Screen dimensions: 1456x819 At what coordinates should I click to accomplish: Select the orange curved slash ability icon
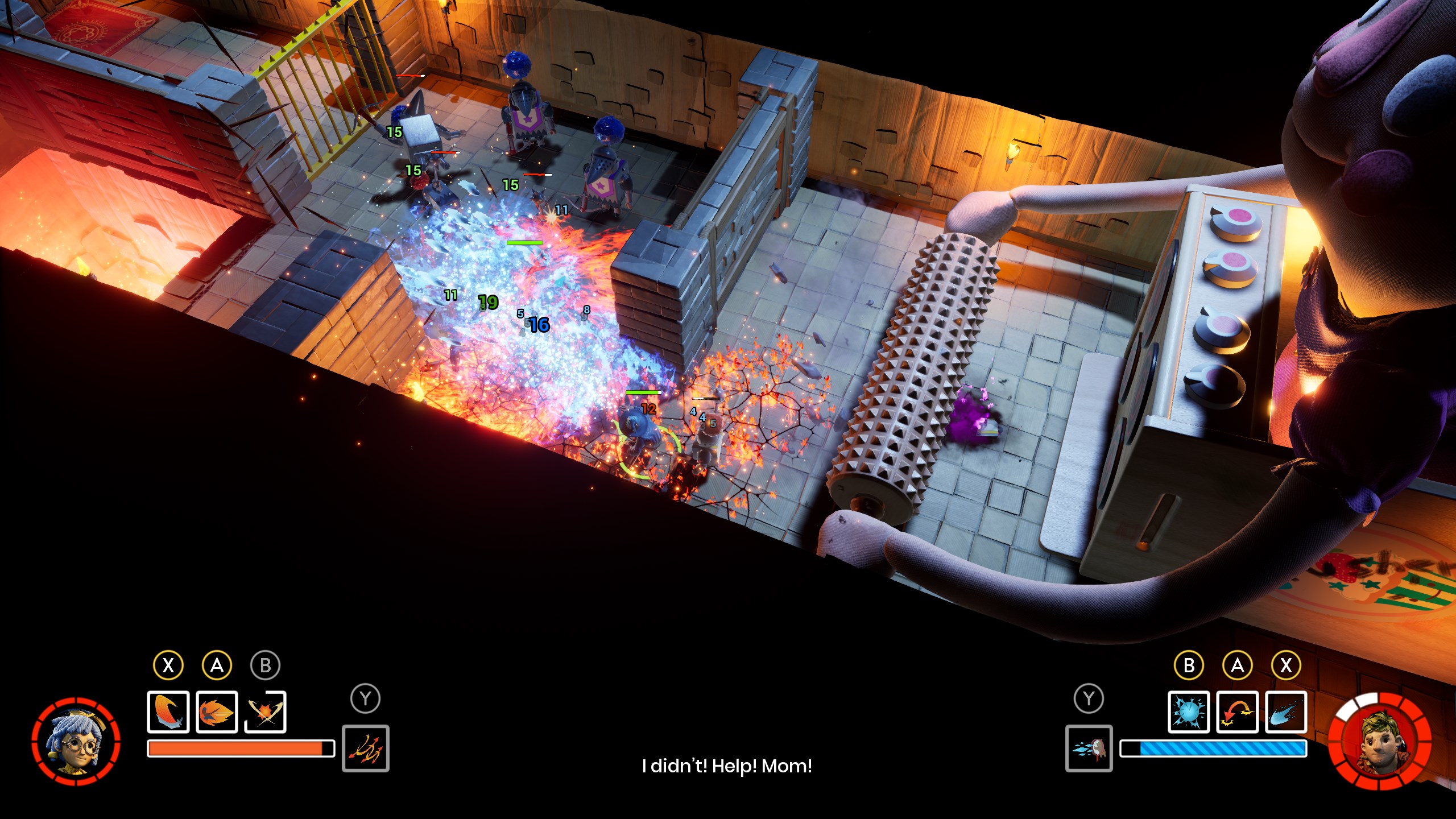point(168,712)
